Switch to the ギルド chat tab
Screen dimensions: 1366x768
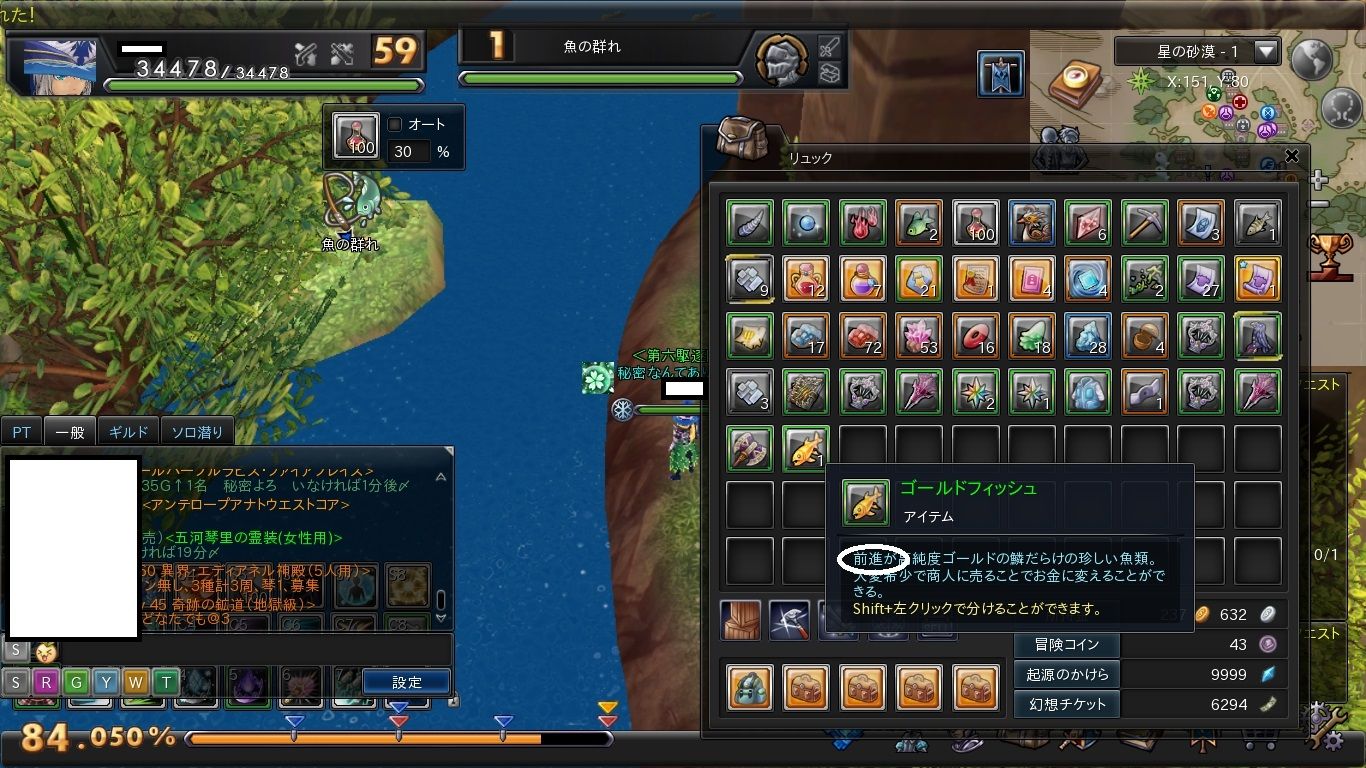coord(128,432)
